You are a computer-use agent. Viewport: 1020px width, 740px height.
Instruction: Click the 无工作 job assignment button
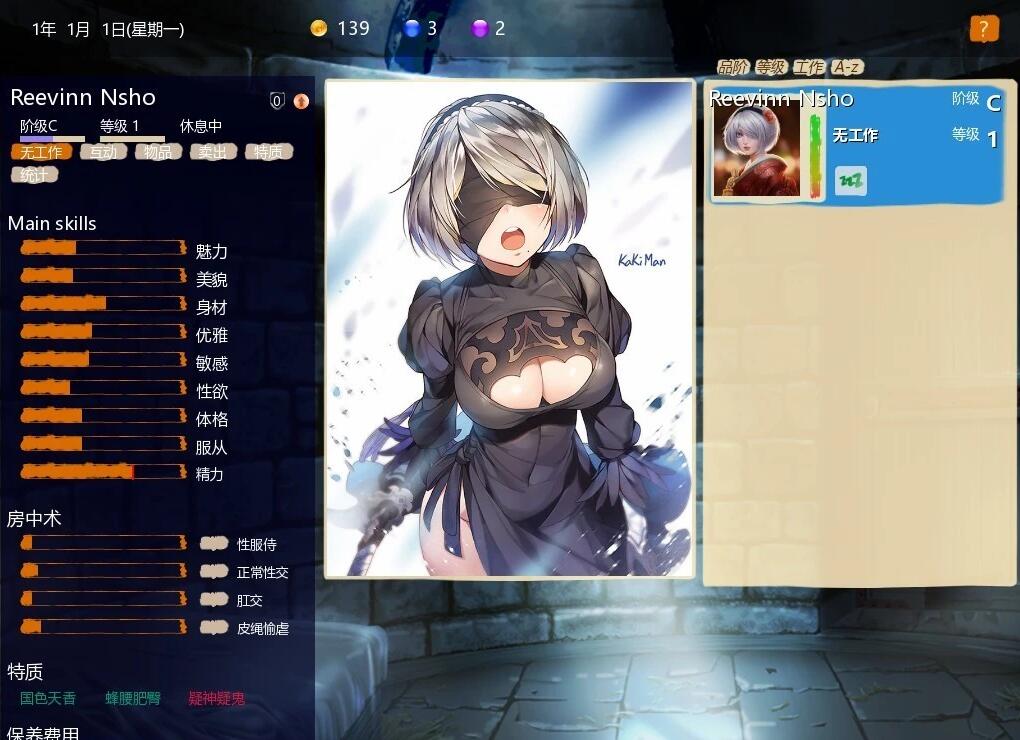pyautogui.click(x=41, y=152)
